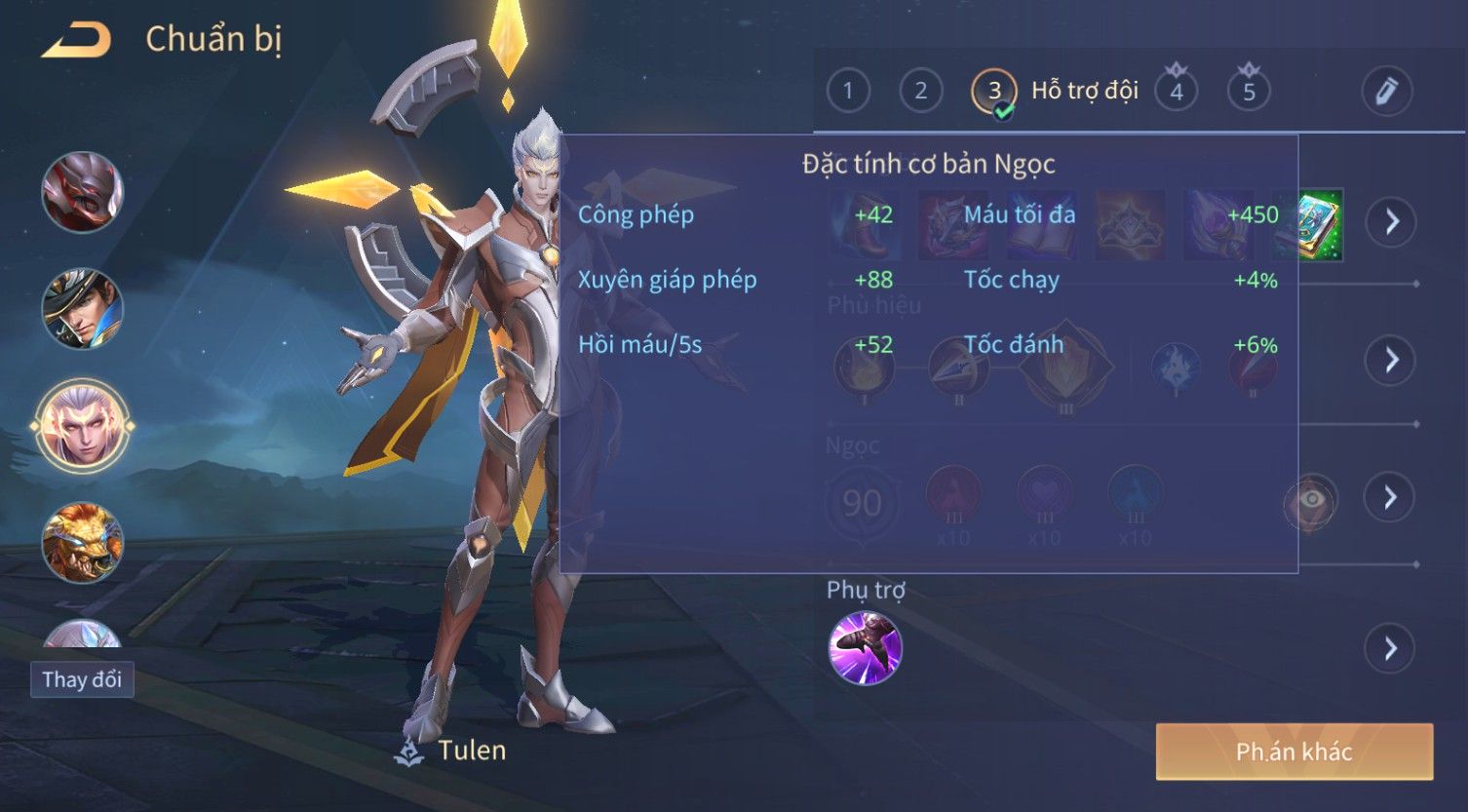The height and width of the screenshot is (812, 1468).
Task: Open the Ngọc rune page arrow
Action: pos(1391,498)
